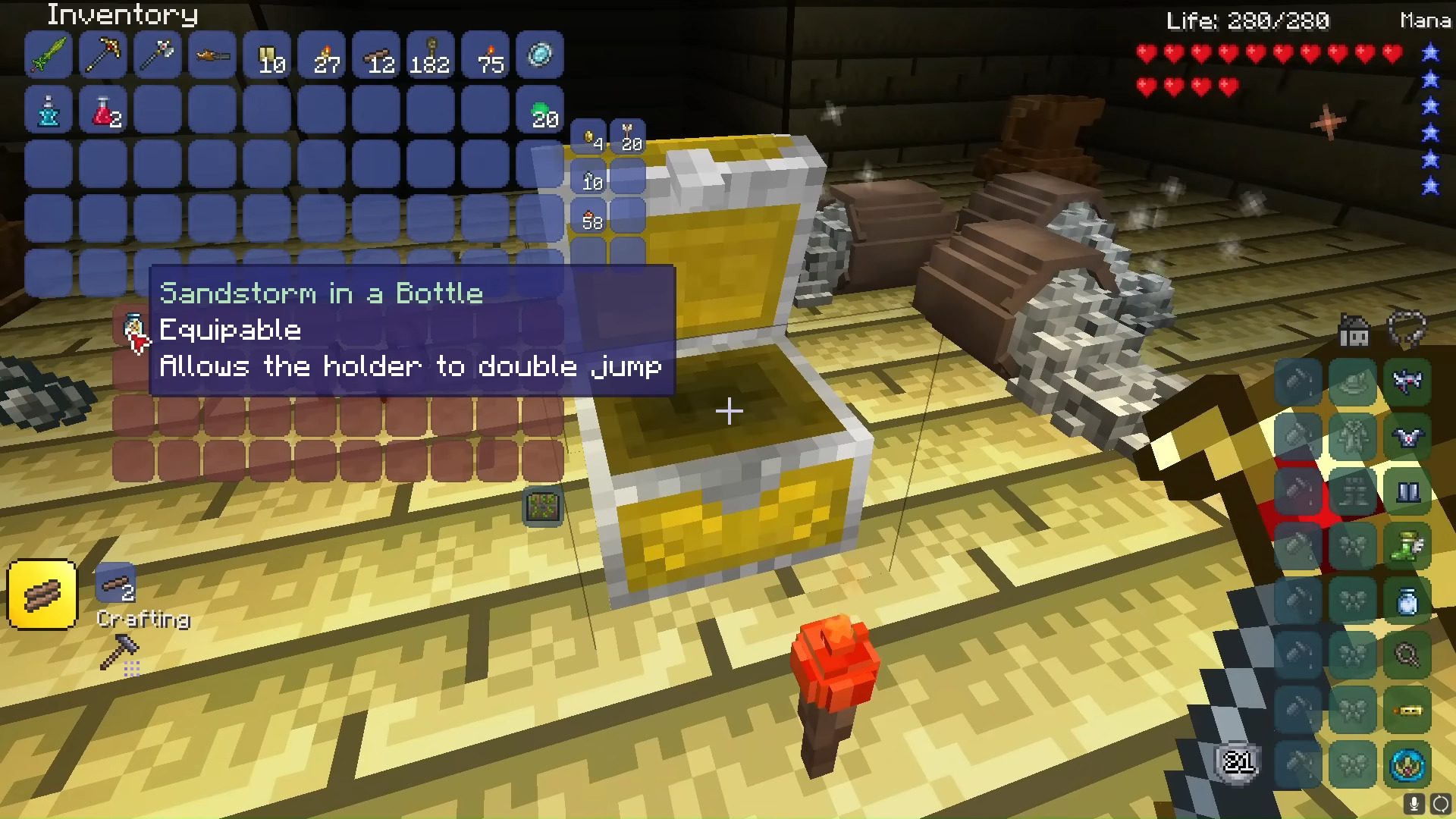Select the arrow ammo slot with 20
This screenshot has width=1456, height=819.
pos(628,137)
